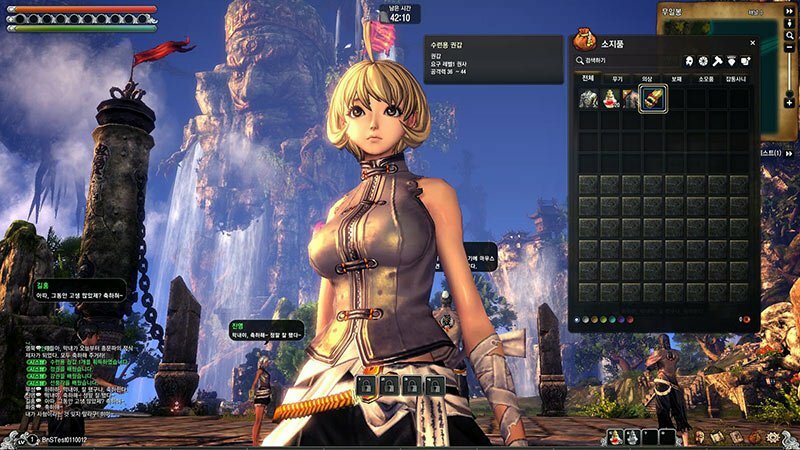Image resolution: width=800 pixels, height=450 pixels.
Task: Open the 의상 (costume) tab
Action: coord(647,78)
